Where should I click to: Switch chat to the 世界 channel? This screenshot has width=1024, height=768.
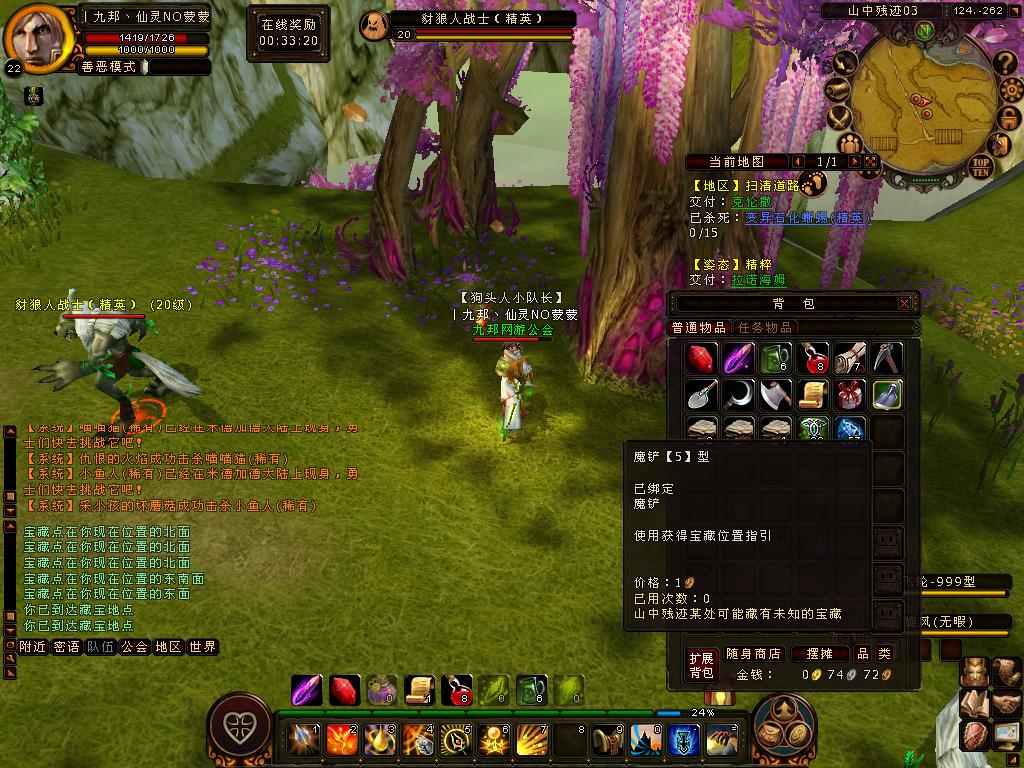[x=202, y=647]
